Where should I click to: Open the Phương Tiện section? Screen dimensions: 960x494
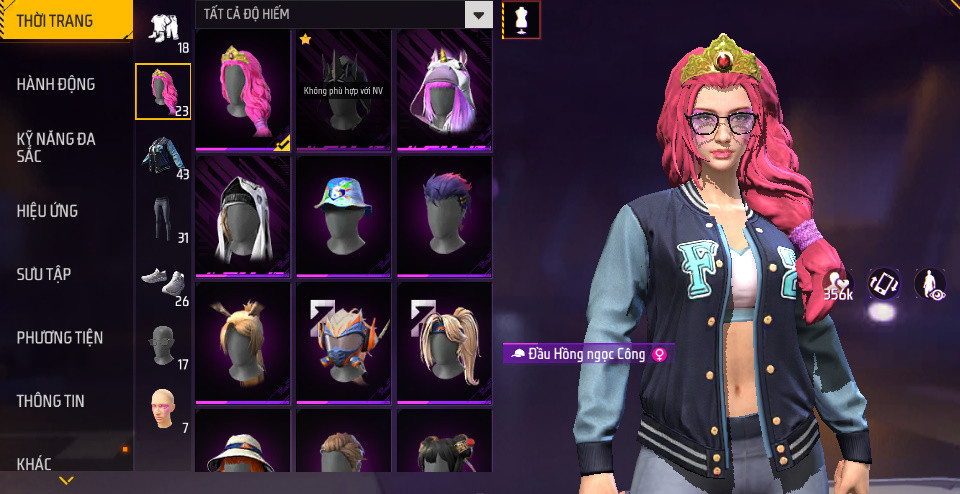pos(60,338)
